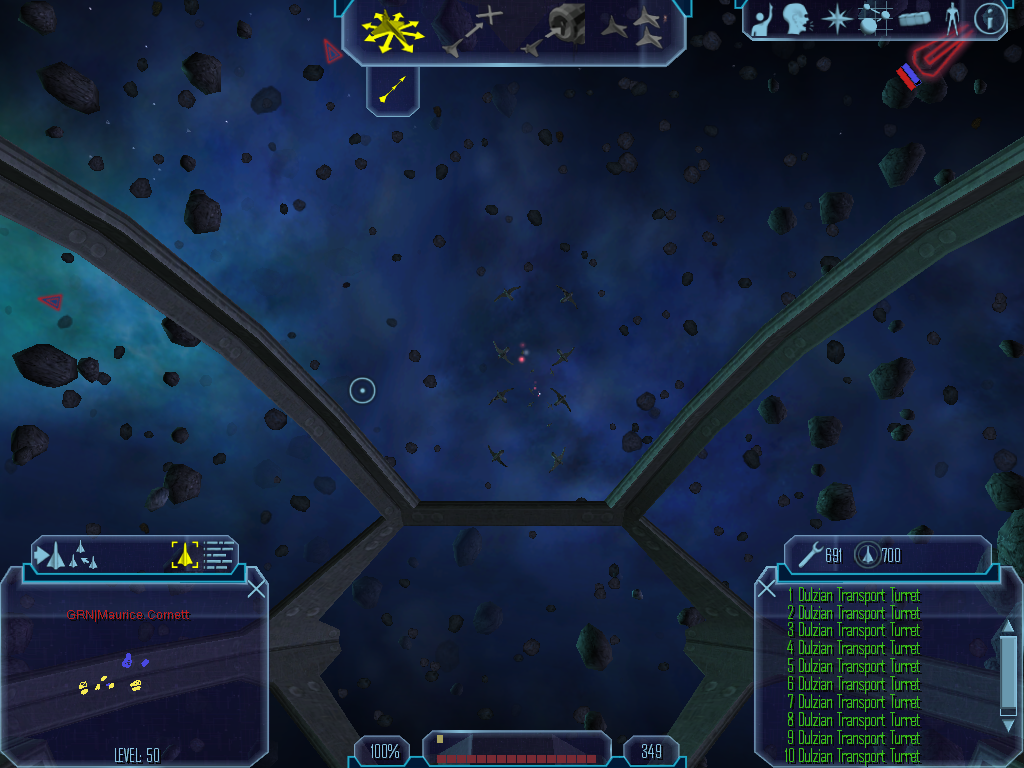Choose turret 5 Dulzian Transport Turret
Viewport: 1024px width, 768px height.
pos(854,666)
